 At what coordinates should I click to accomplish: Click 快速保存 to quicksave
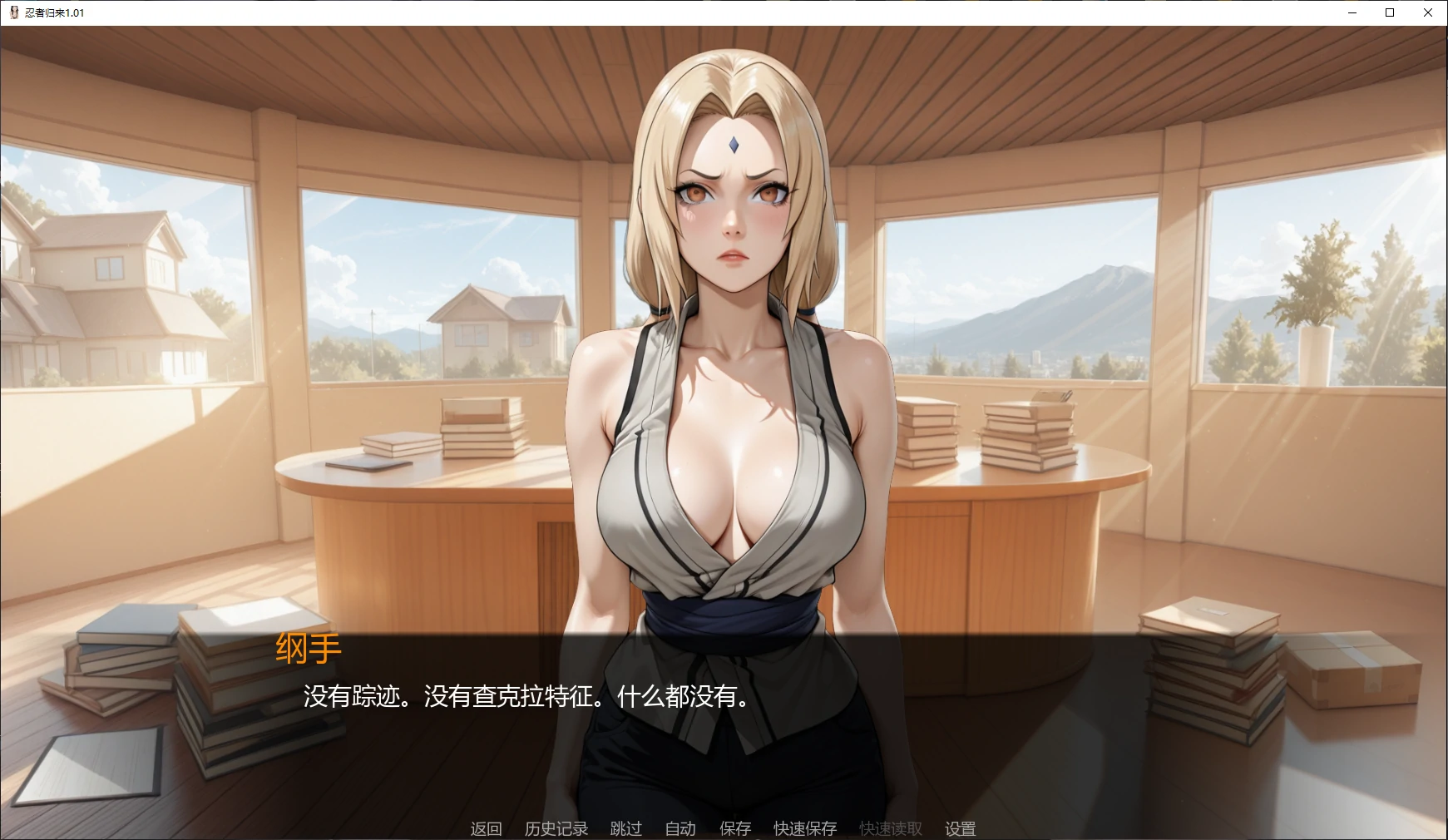[803, 828]
